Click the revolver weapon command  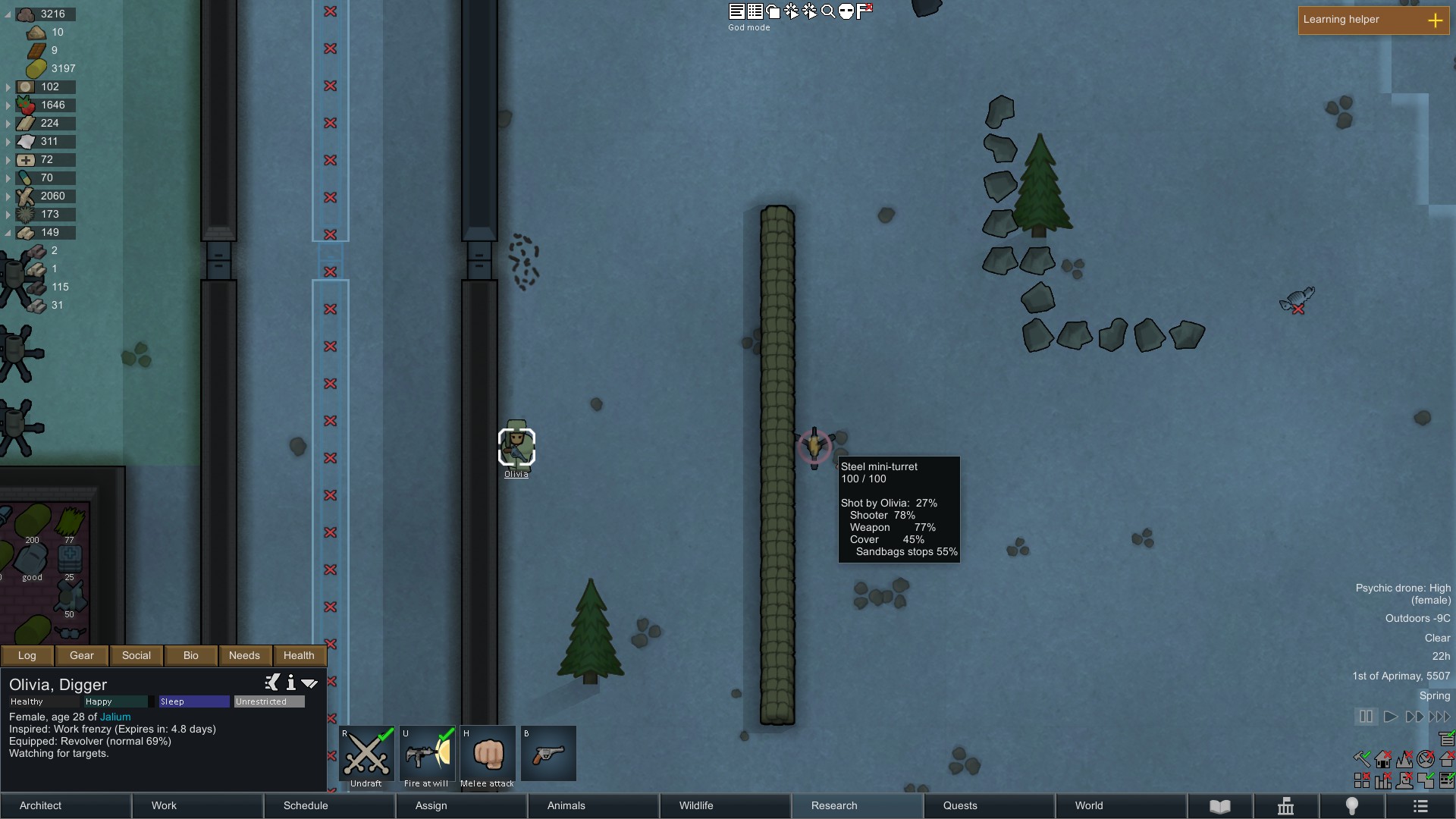(x=548, y=755)
